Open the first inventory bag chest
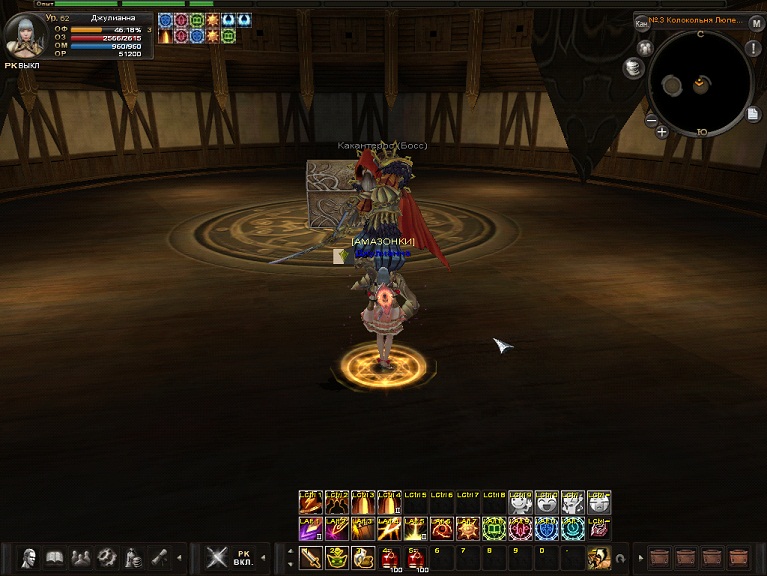The height and width of the screenshot is (576, 767). [x=660, y=557]
